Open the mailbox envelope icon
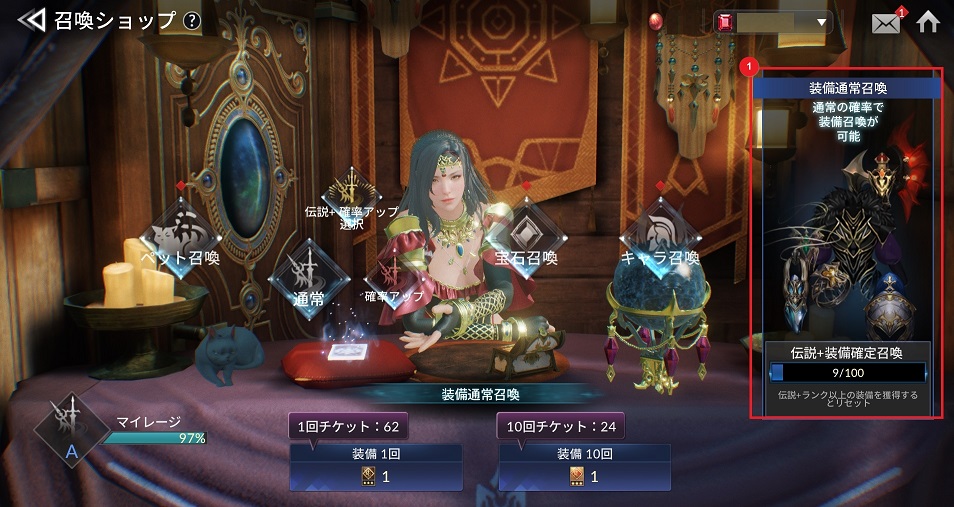 (x=886, y=22)
